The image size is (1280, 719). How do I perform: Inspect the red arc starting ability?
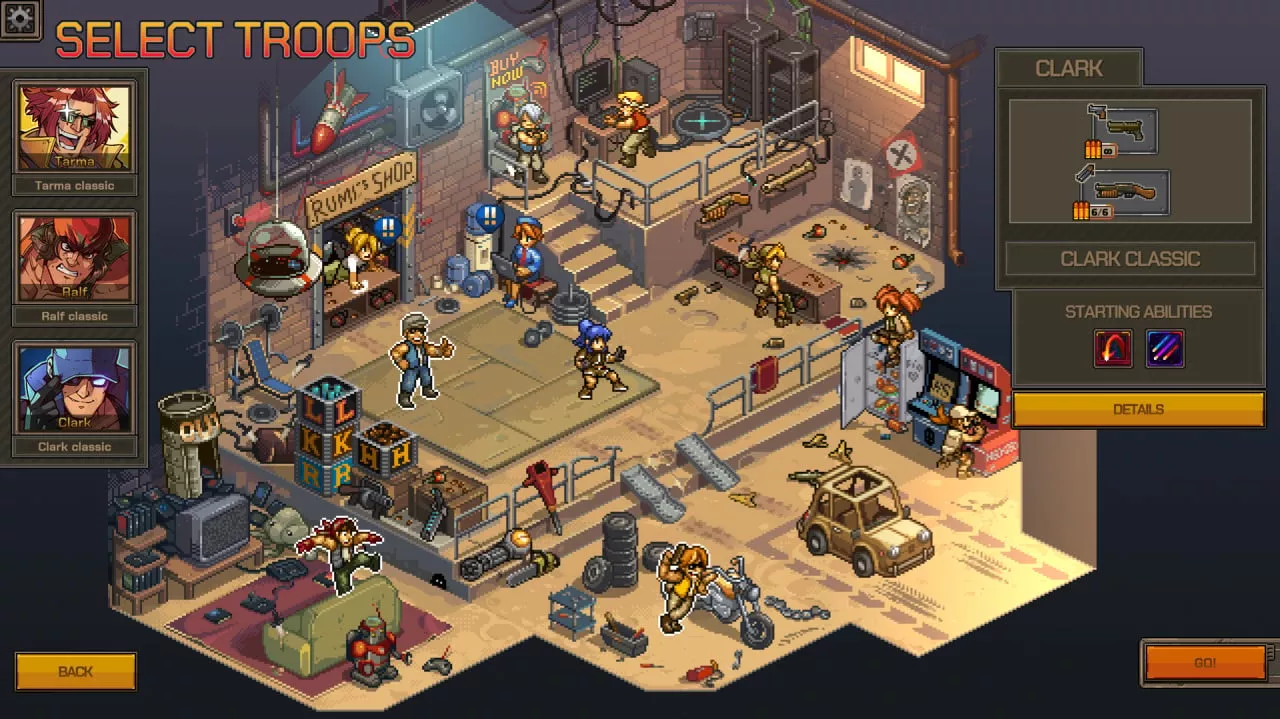coord(1113,349)
